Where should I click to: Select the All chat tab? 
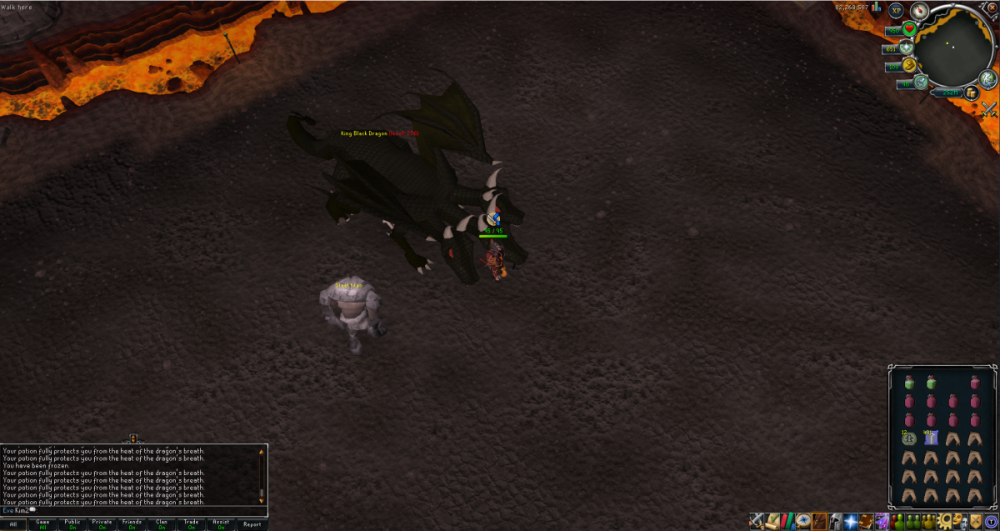[13, 524]
